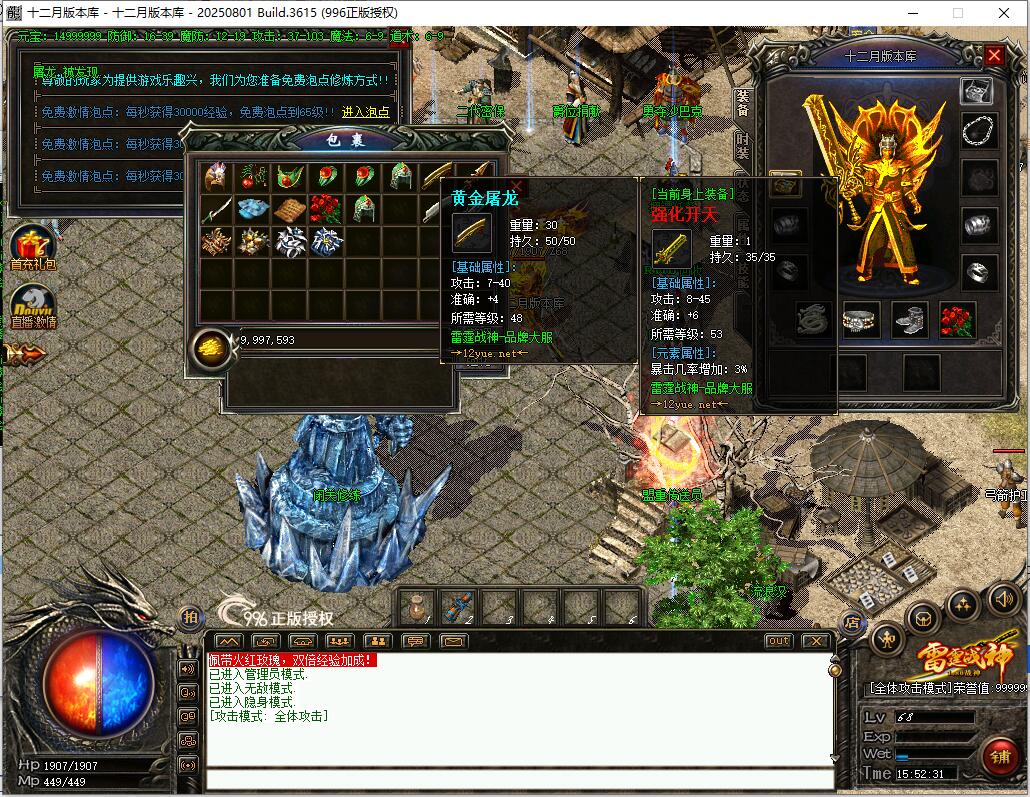The image size is (1030, 797).
Task: Open the 时装 fashion tab
Action: coord(742,146)
